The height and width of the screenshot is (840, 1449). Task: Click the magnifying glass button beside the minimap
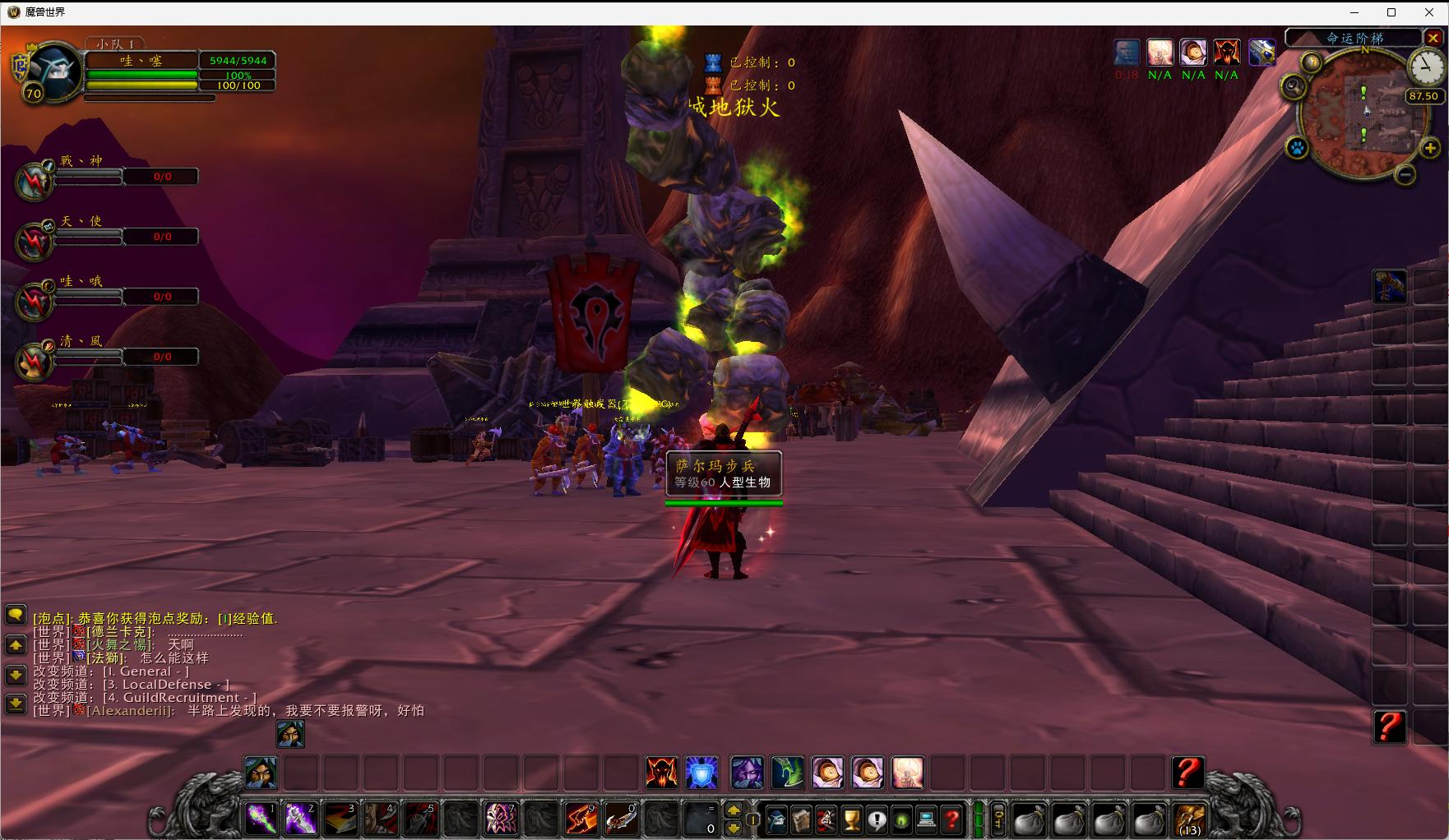(1294, 86)
